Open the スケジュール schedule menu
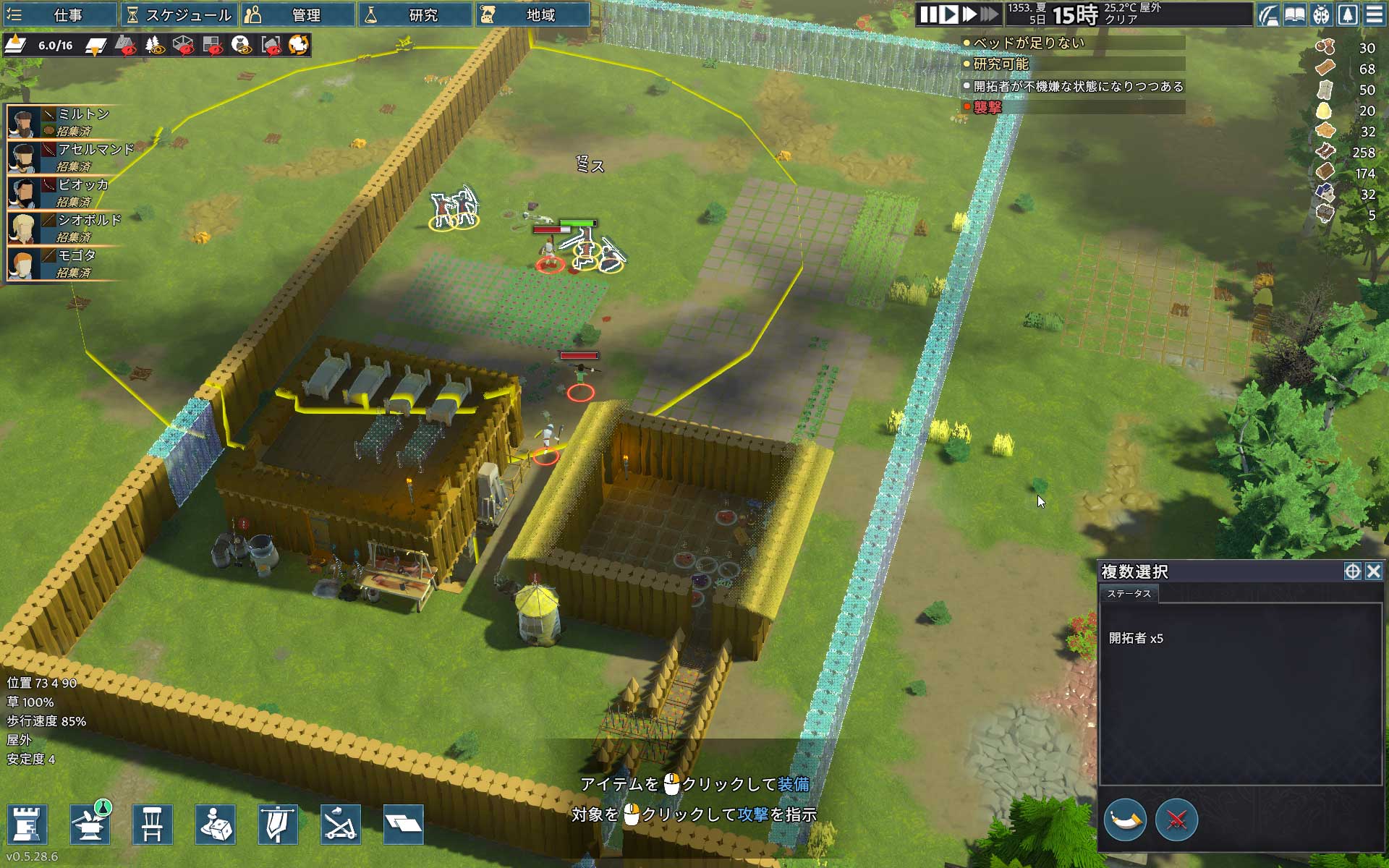 [x=179, y=14]
